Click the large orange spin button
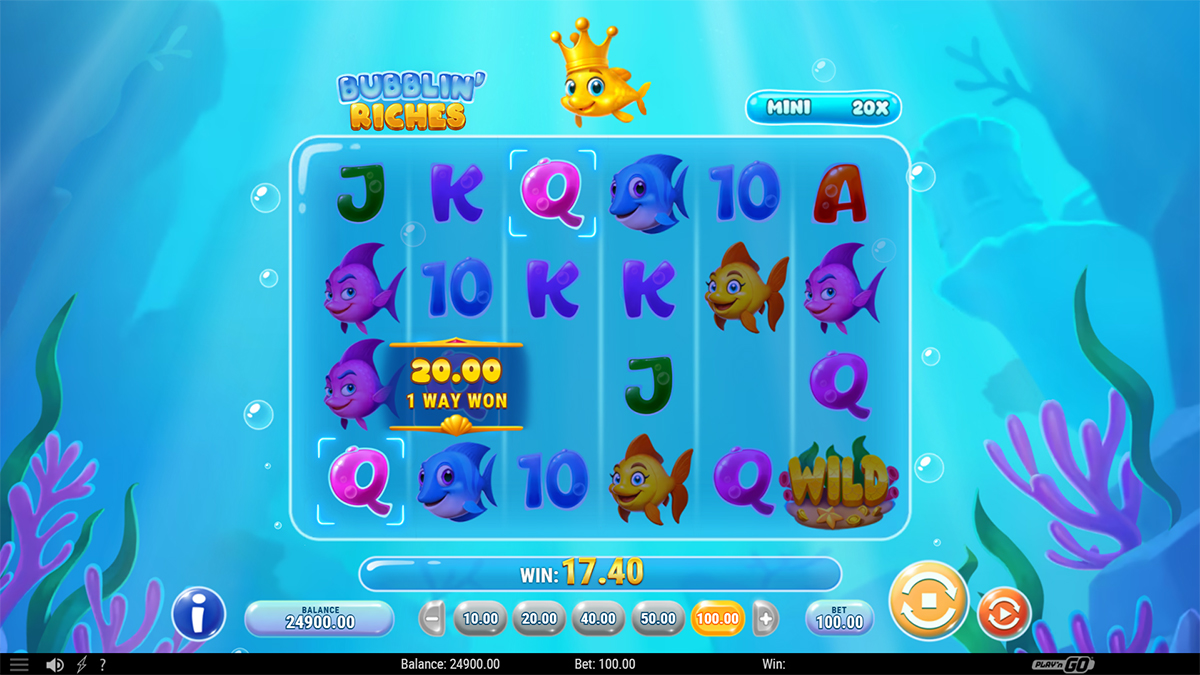This screenshot has height=675, width=1200. click(928, 603)
